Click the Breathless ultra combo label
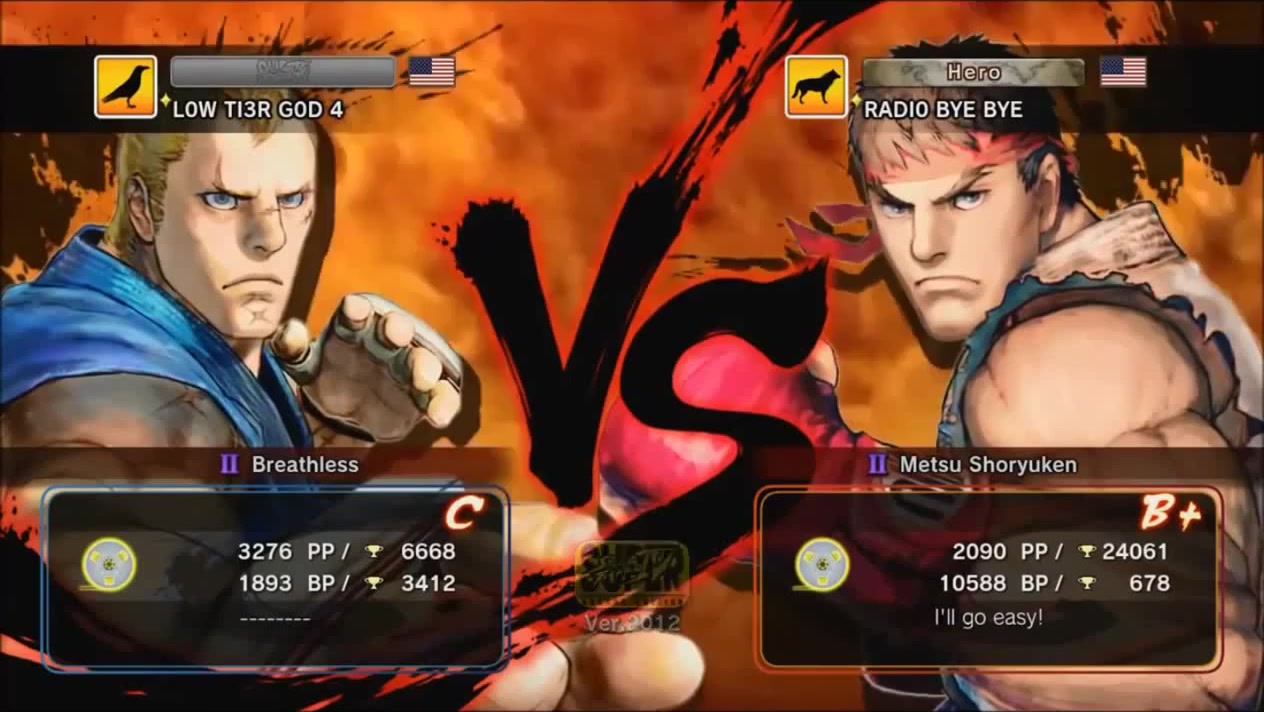The height and width of the screenshot is (712, 1264). (304, 464)
